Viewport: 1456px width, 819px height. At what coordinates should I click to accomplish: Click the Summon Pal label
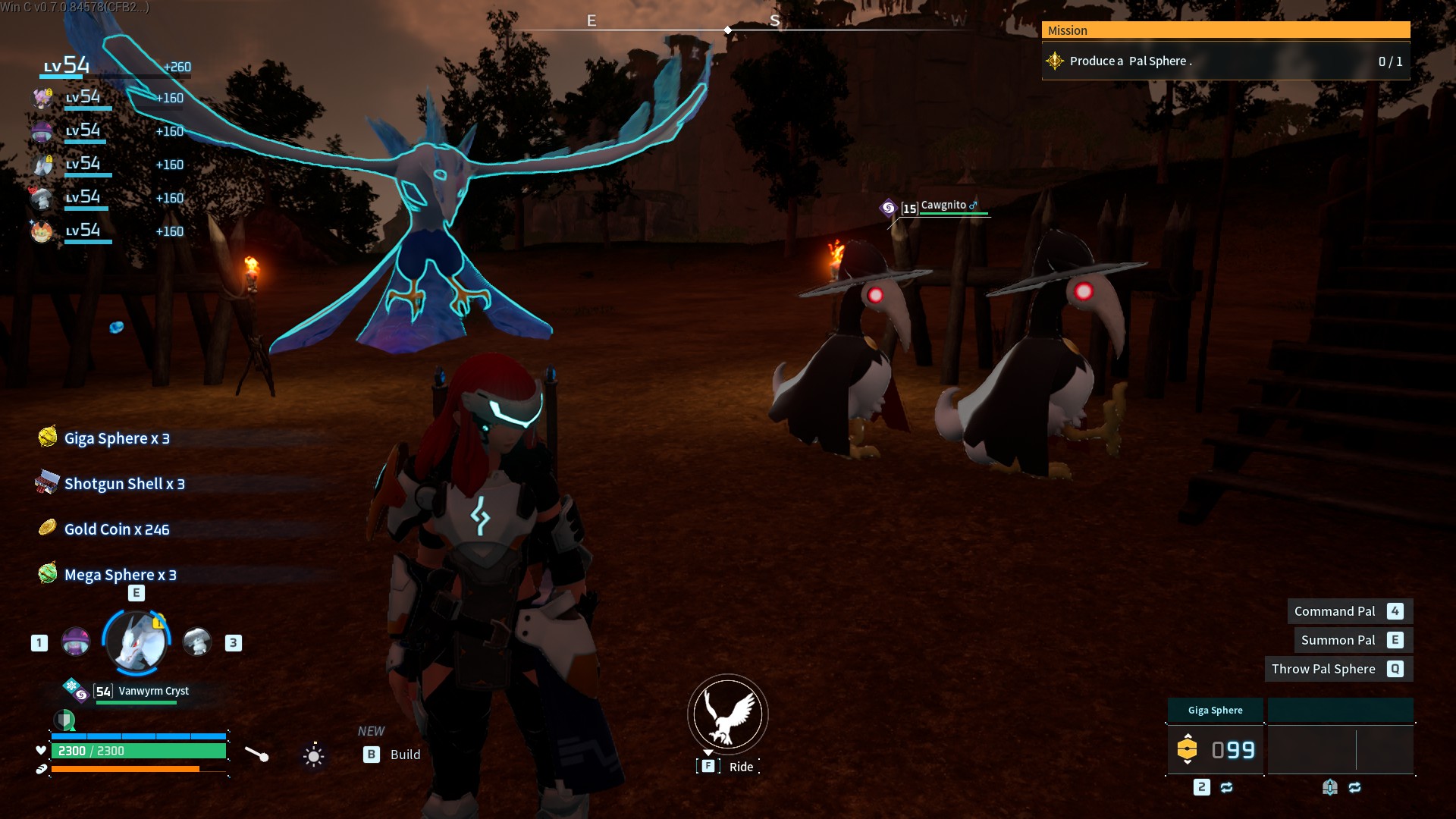click(1338, 640)
